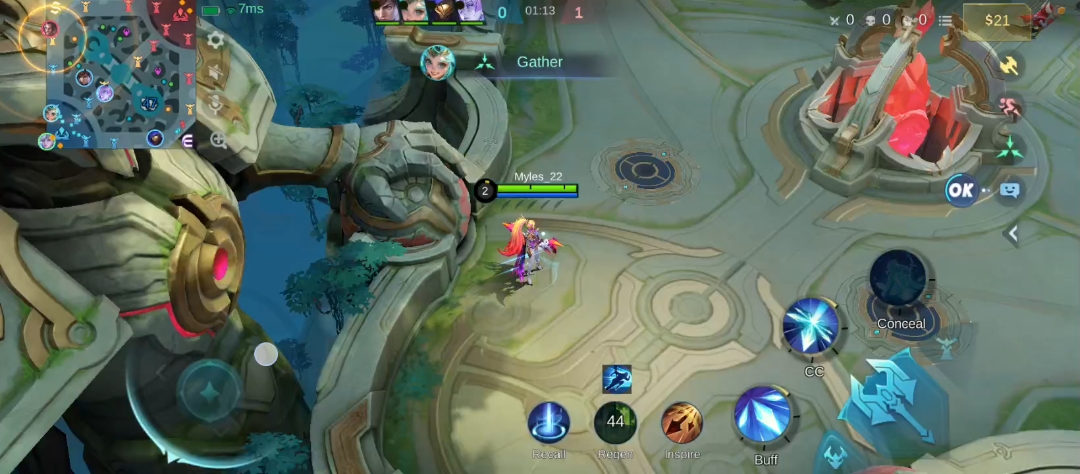The width and height of the screenshot is (1080, 474).
Task: Open the shop via the $21 gold button
Action: 997,20
